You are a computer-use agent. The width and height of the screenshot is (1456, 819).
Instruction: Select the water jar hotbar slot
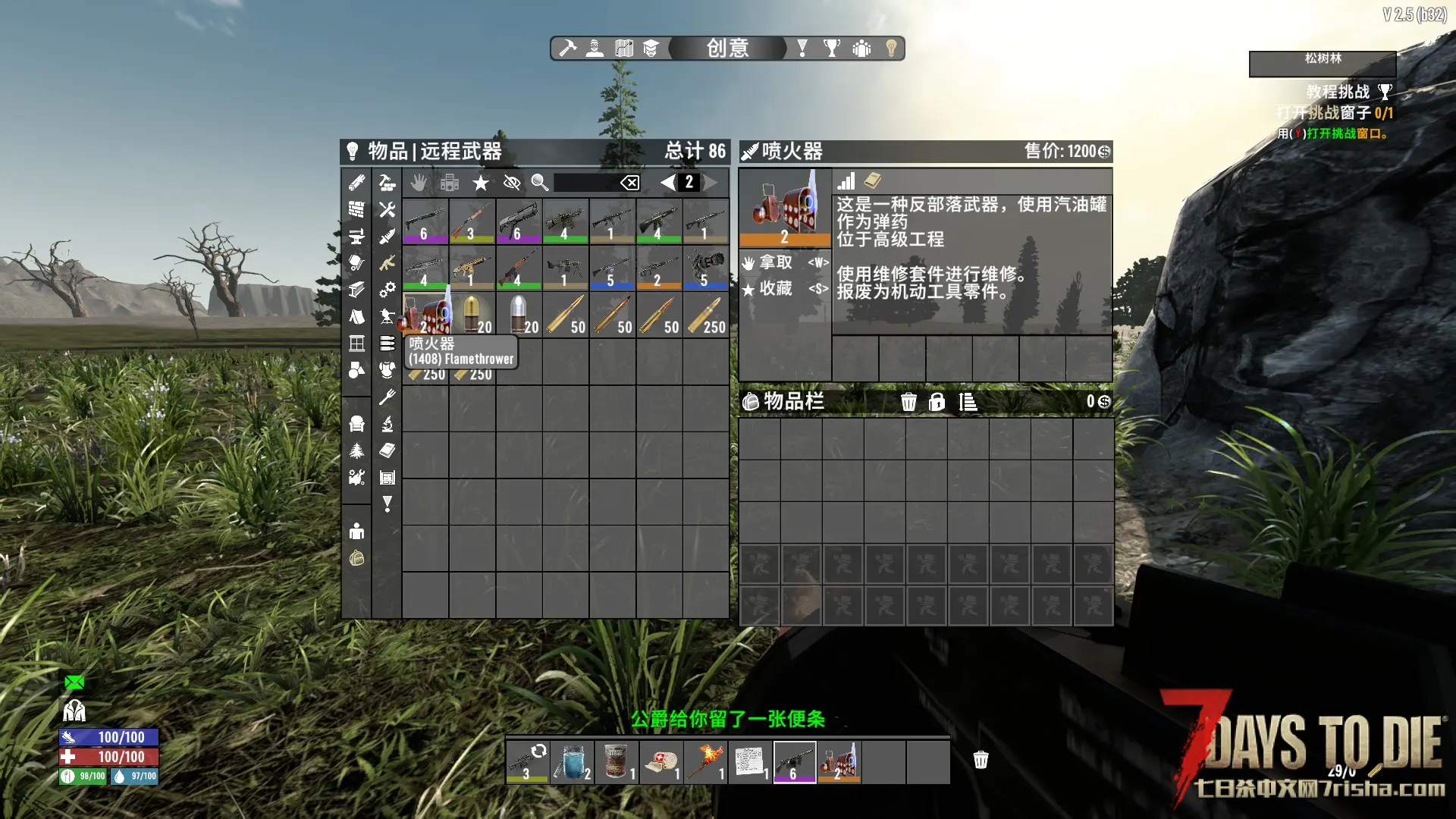[x=572, y=761]
